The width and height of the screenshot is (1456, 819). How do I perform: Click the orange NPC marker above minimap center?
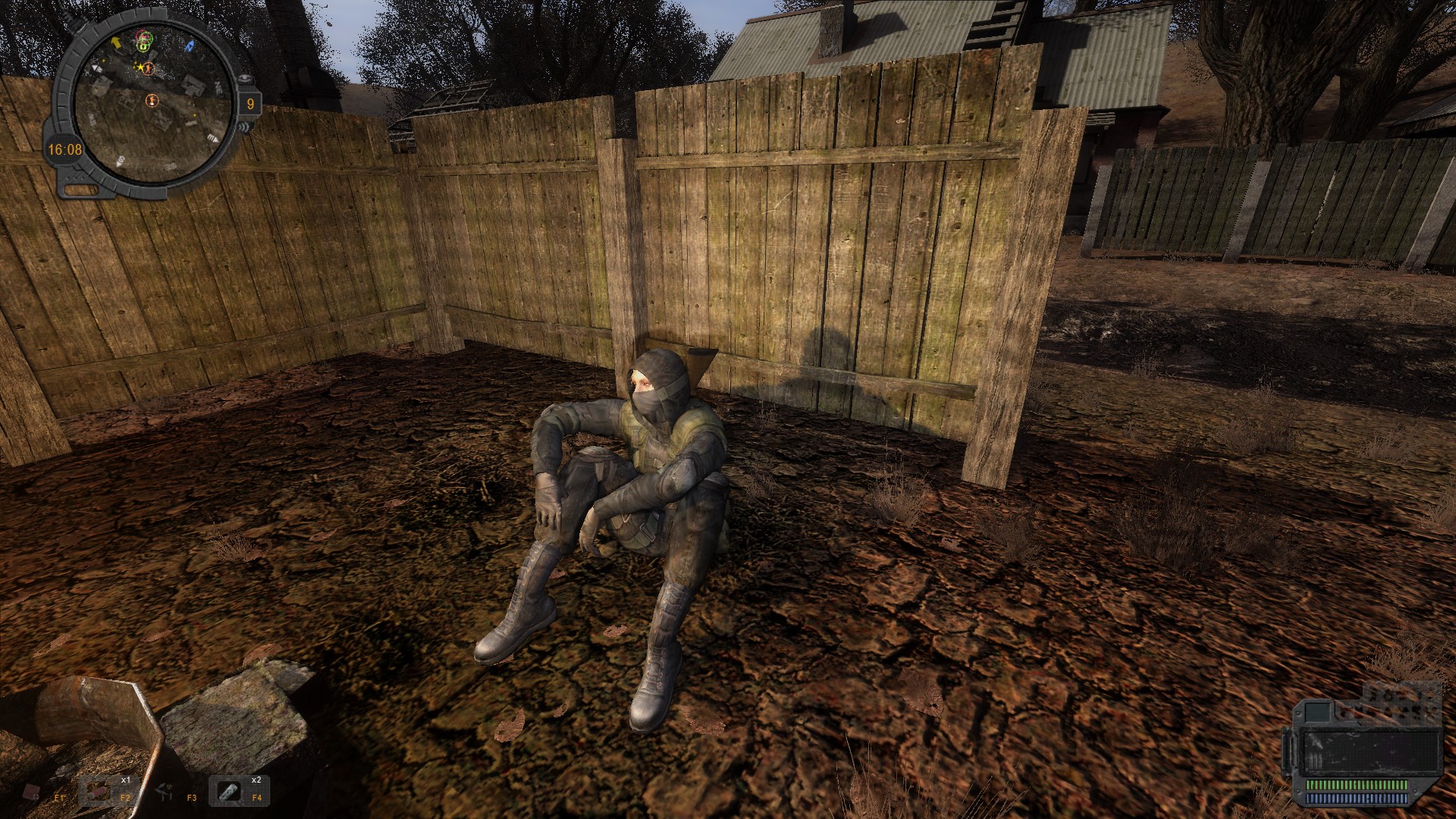(x=149, y=69)
